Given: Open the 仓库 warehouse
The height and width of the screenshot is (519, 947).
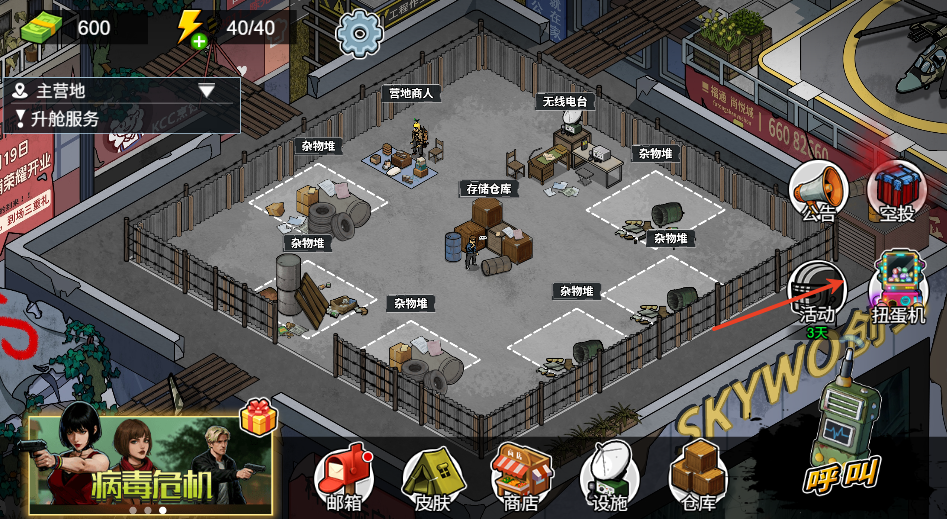Looking at the screenshot, I should (697, 476).
